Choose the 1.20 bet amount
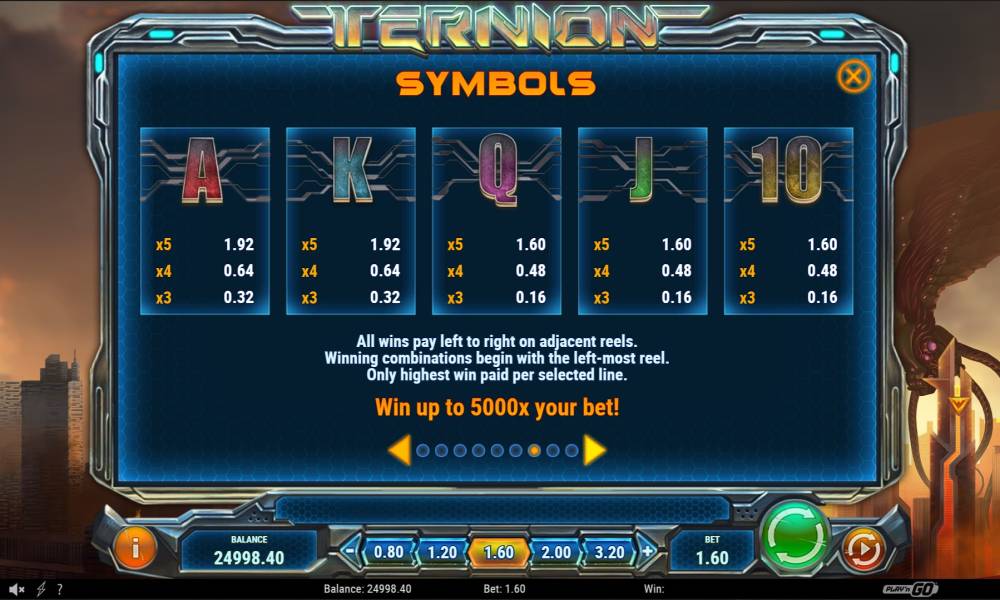This screenshot has width=1000, height=600. point(441,552)
